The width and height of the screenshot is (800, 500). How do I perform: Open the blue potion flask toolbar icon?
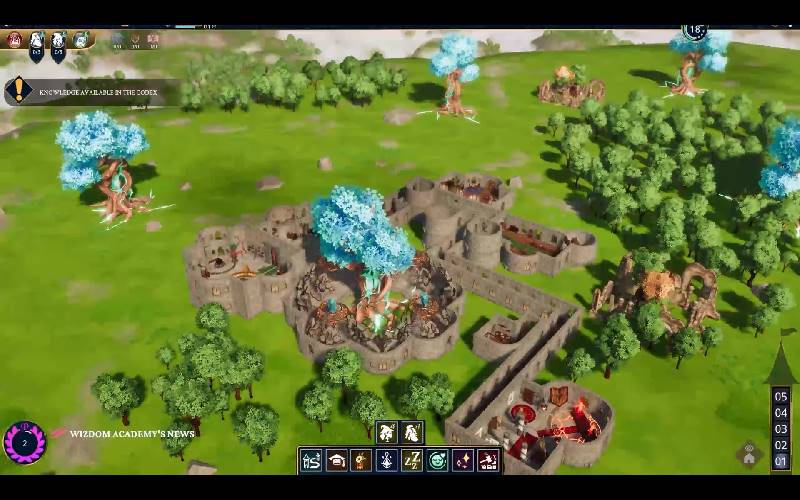pyautogui.click(x=387, y=461)
